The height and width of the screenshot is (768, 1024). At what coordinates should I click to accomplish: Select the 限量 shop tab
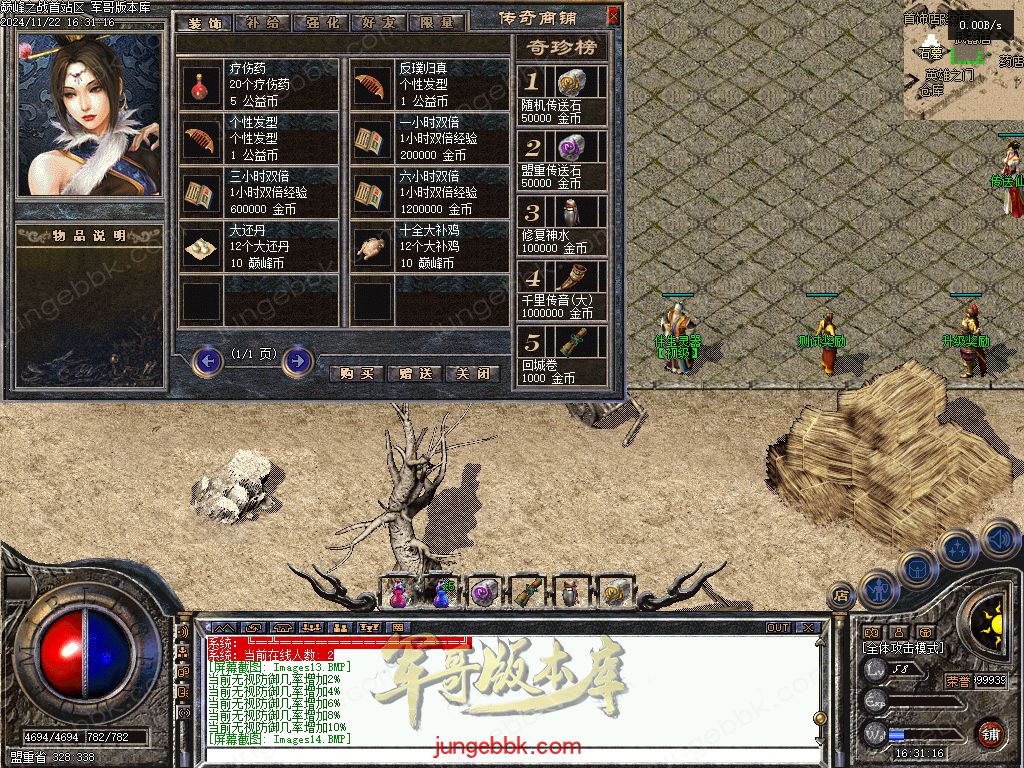coord(436,21)
